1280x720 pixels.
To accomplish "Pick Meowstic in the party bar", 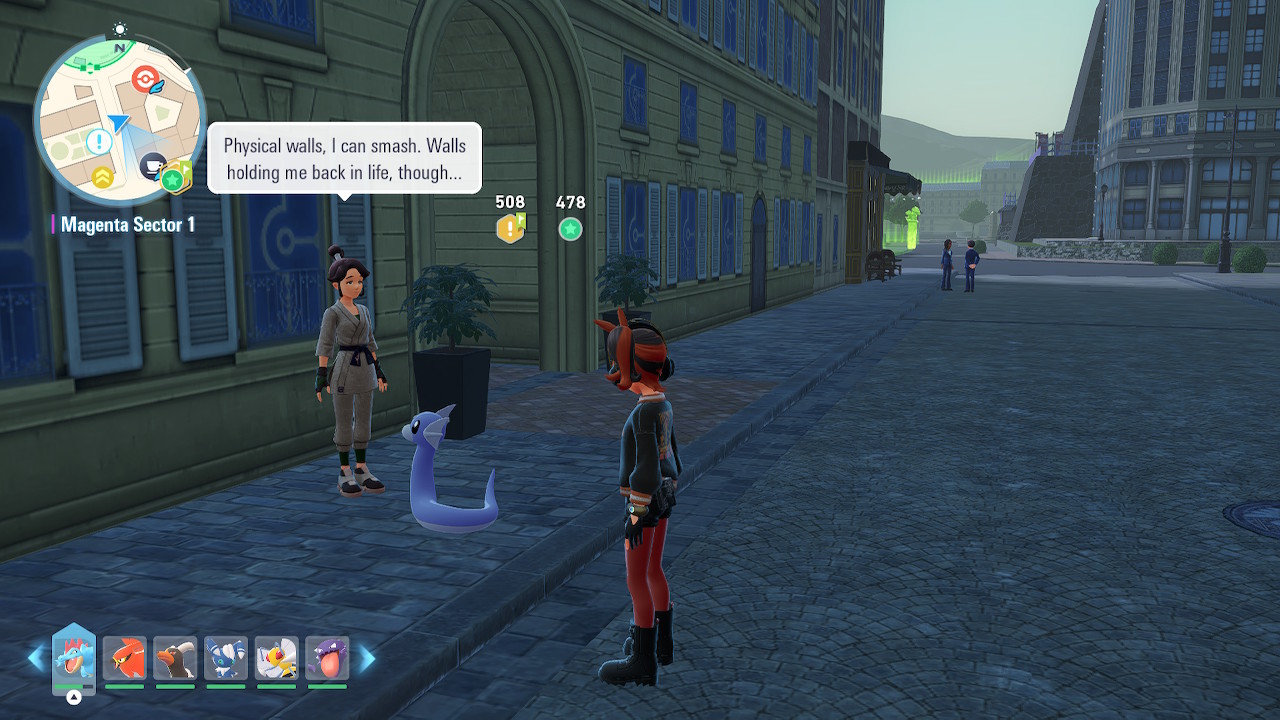I will pyautogui.click(x=226, y=658).
